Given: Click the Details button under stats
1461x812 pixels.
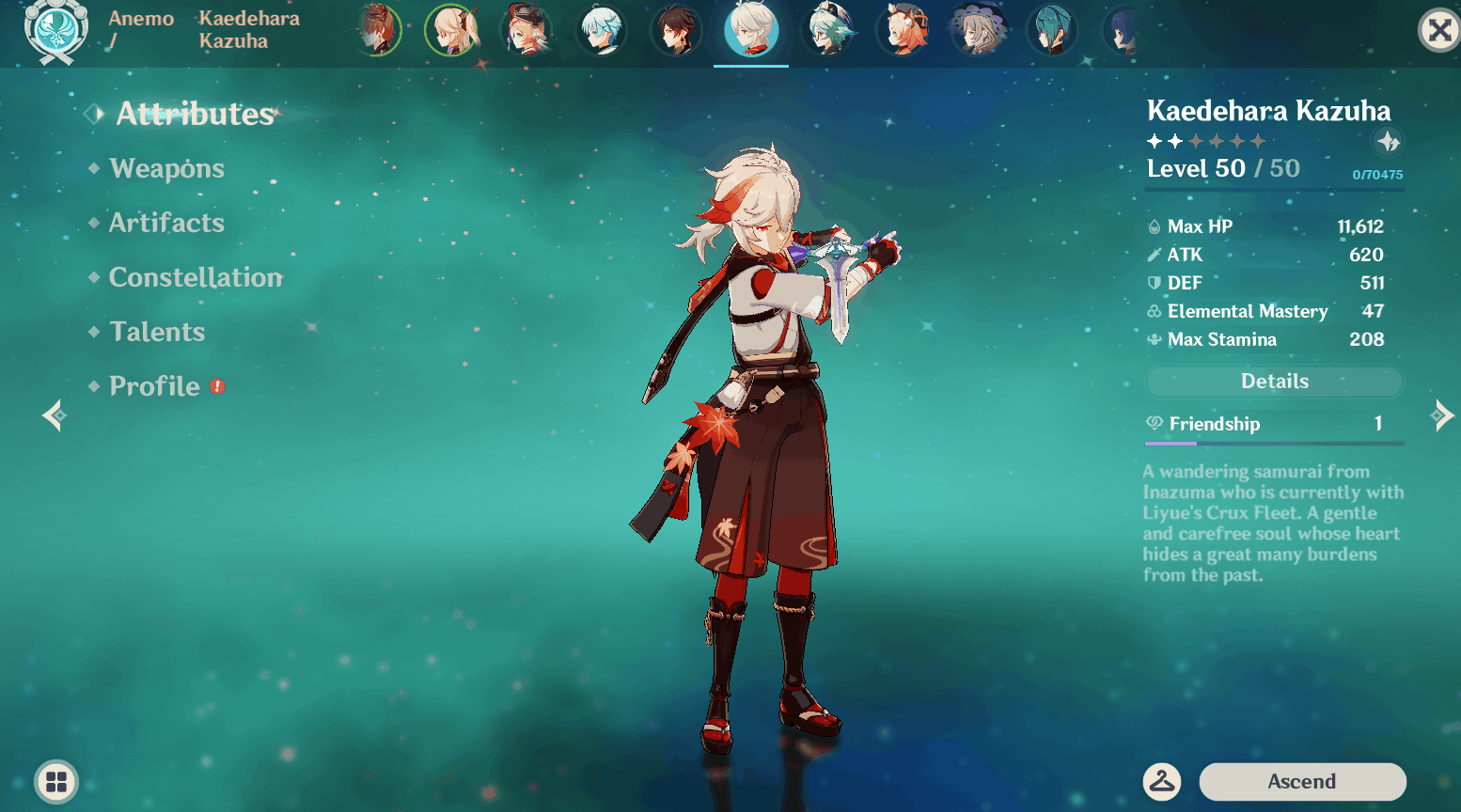Looking at the screenshot, I should pos(1274,382).
